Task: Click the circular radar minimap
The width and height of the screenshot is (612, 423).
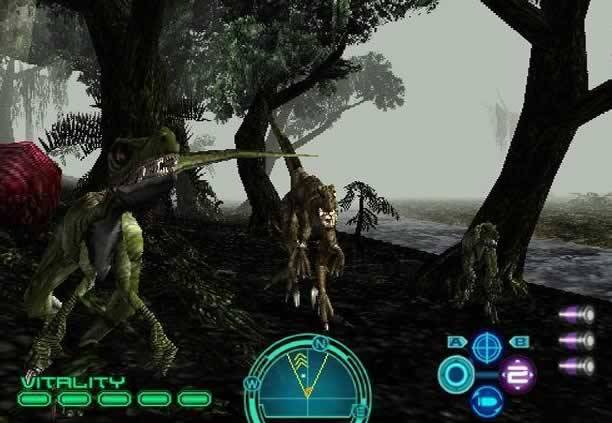Action: coord(307,382)
